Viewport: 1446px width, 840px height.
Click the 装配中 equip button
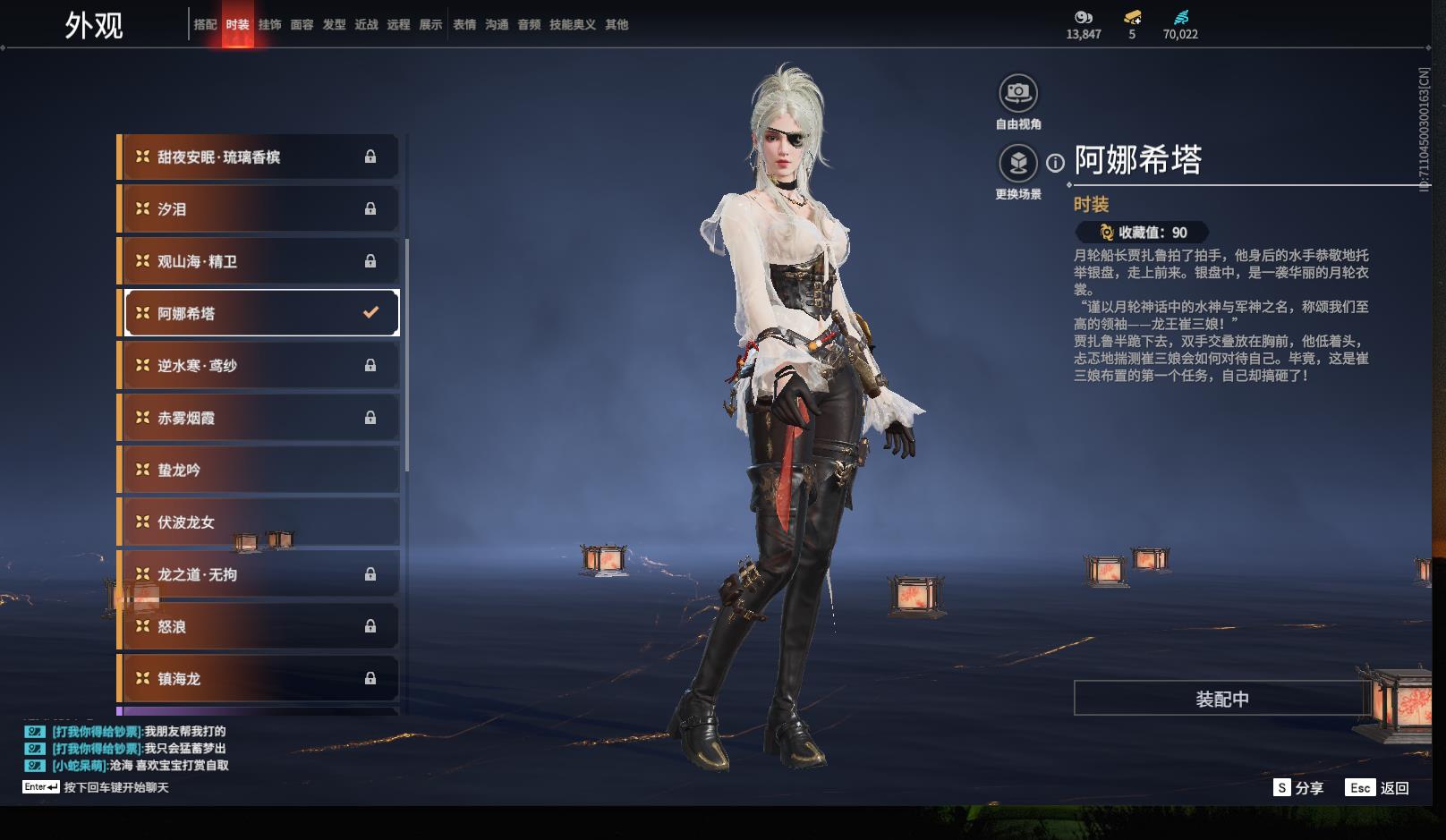coord(1221,699)
